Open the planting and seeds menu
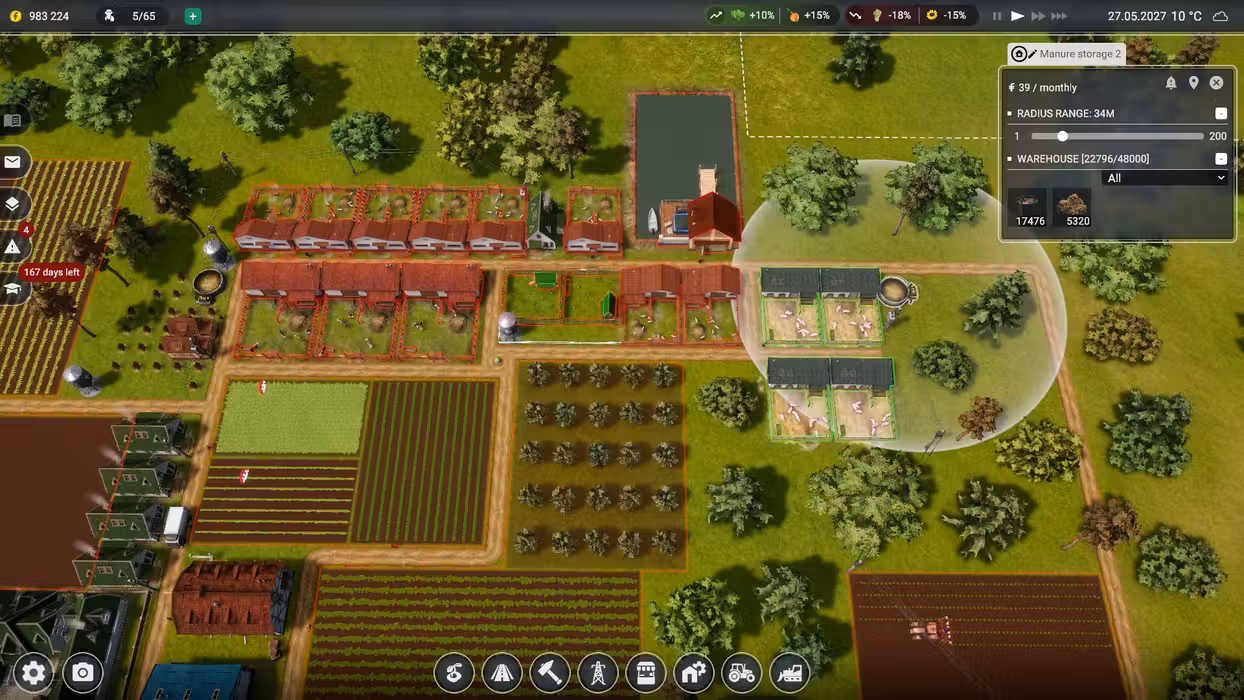This screenshot has height=700, width=1244. (x=454, y=673)
